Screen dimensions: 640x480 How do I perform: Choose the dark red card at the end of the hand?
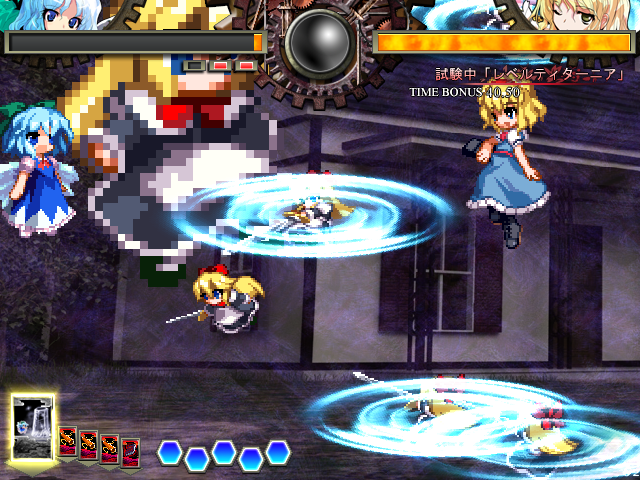130,453
